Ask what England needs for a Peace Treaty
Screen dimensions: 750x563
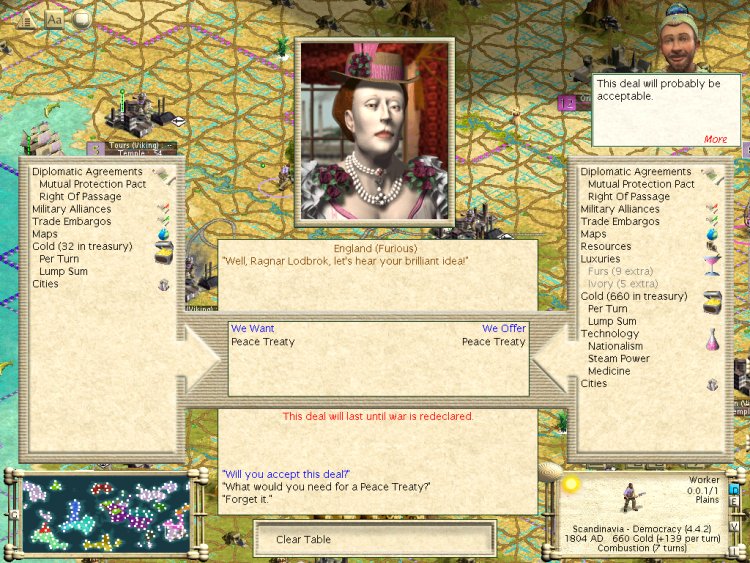pos(325,486)
